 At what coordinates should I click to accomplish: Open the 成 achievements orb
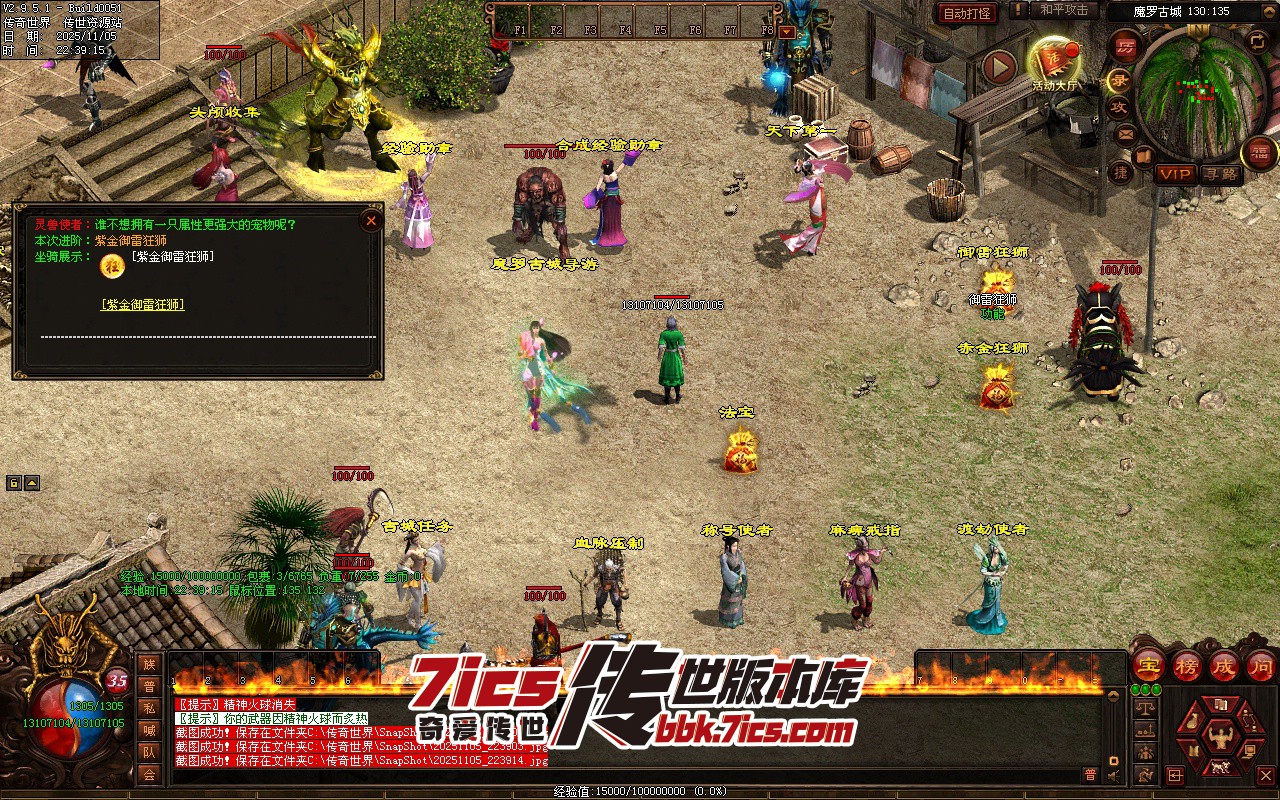point(1224,665)
